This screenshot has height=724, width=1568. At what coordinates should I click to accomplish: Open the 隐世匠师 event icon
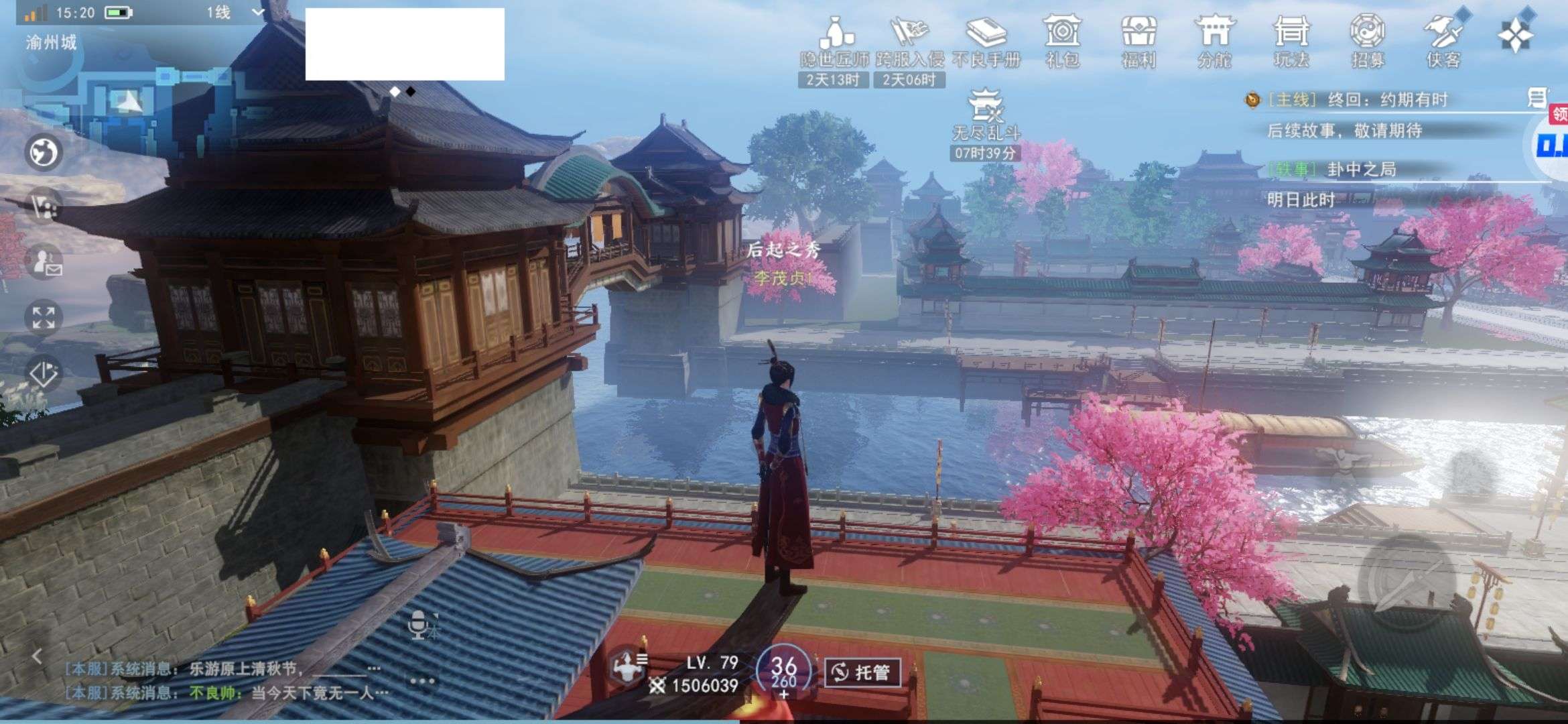click(834, 42)
